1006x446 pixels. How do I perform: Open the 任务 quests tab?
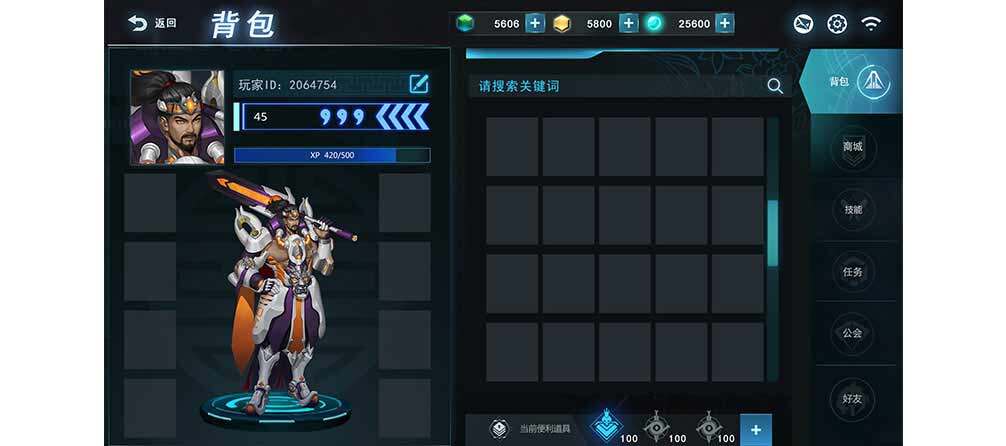[x=853, y=271]
